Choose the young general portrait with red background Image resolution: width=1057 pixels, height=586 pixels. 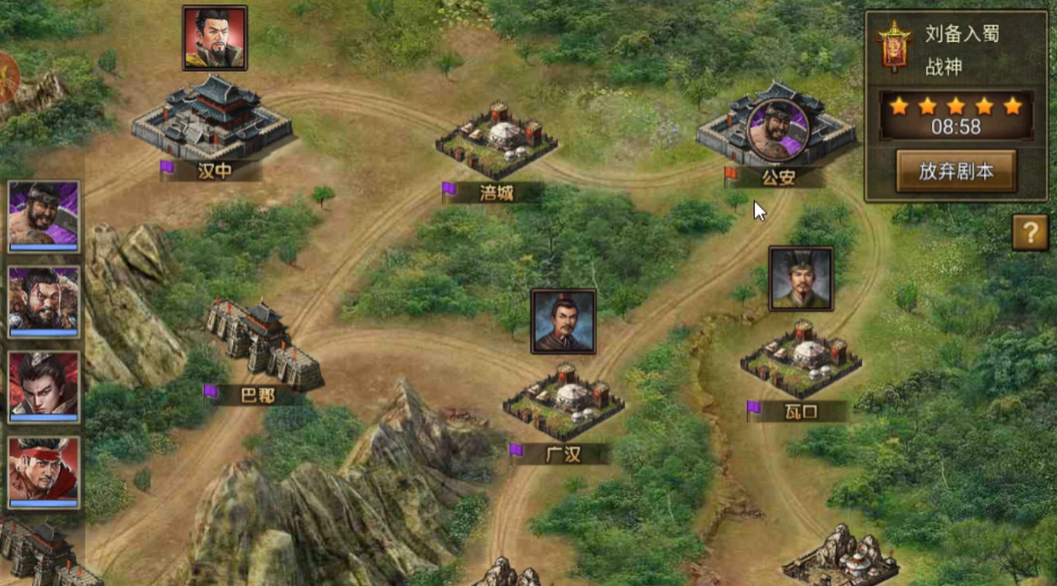coord(44,386)
